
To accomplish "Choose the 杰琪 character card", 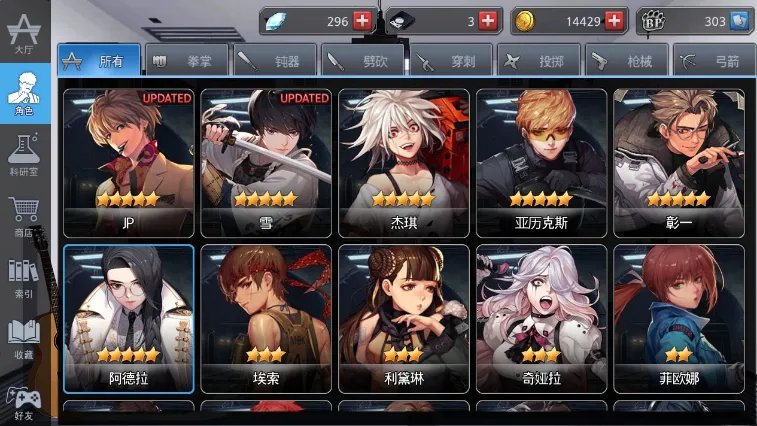I will click(x=403, y=162).
